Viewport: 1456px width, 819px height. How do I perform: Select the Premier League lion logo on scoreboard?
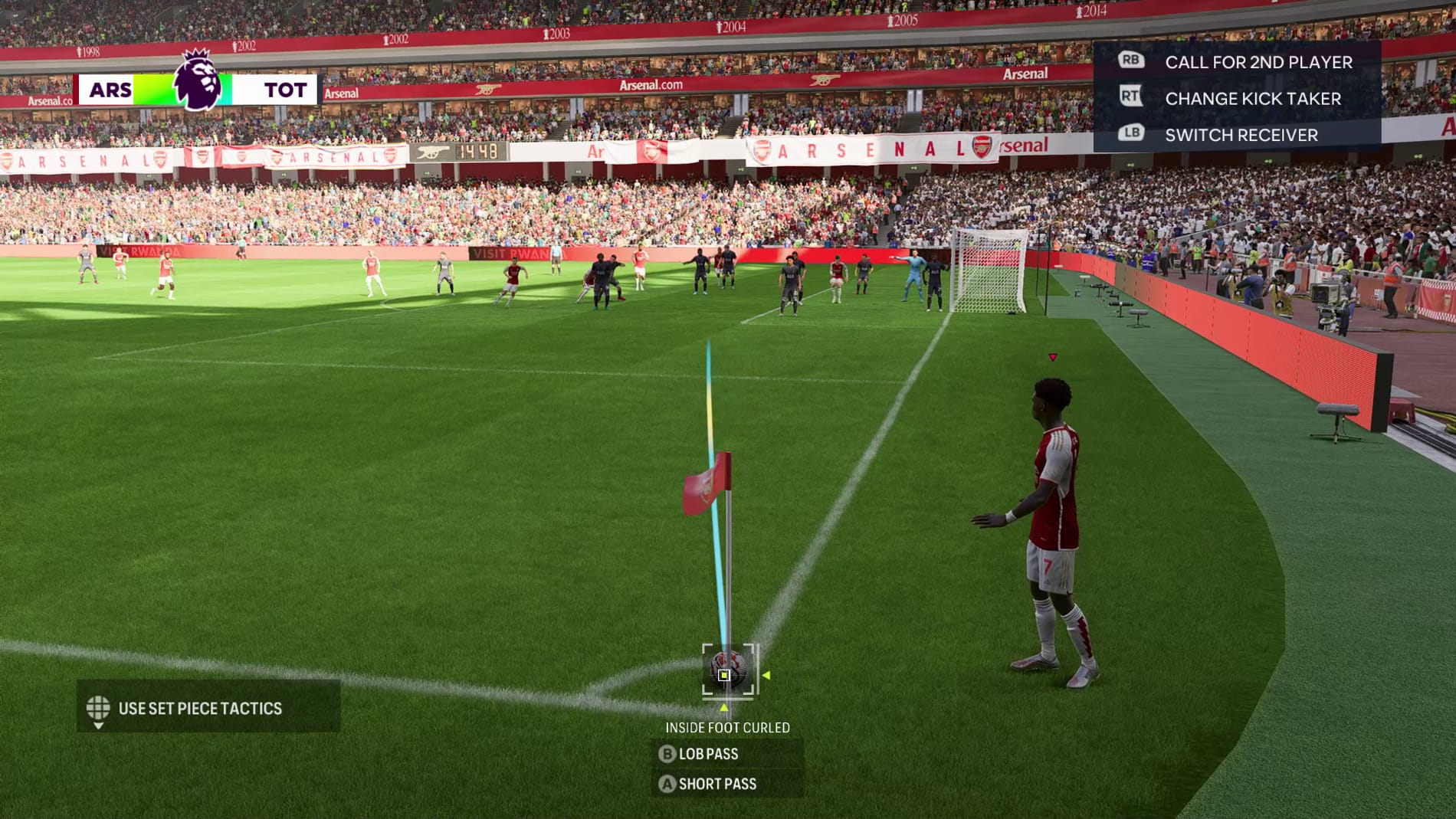[x=197, y=80]
